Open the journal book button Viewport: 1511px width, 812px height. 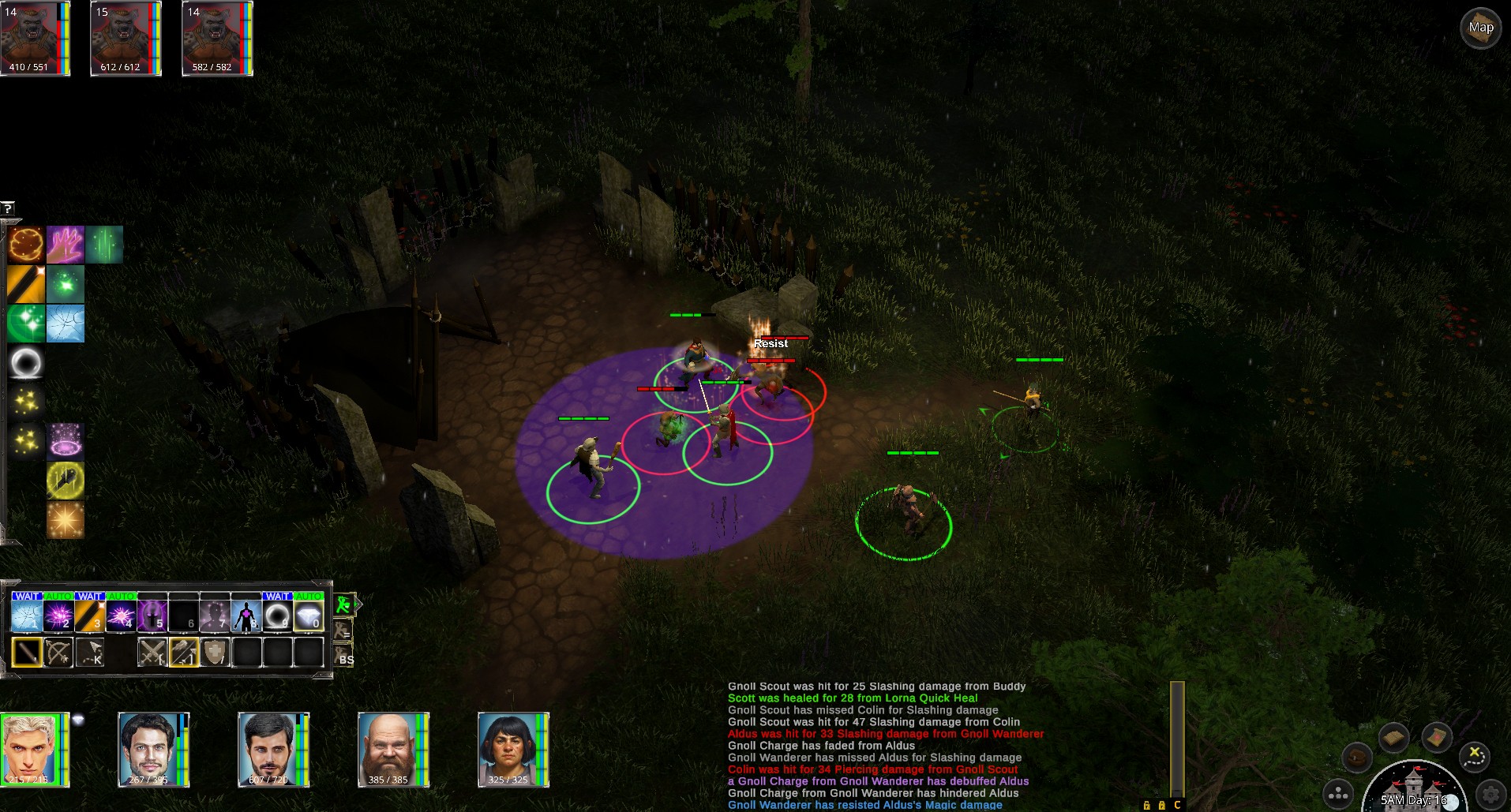coord(1394,738)
